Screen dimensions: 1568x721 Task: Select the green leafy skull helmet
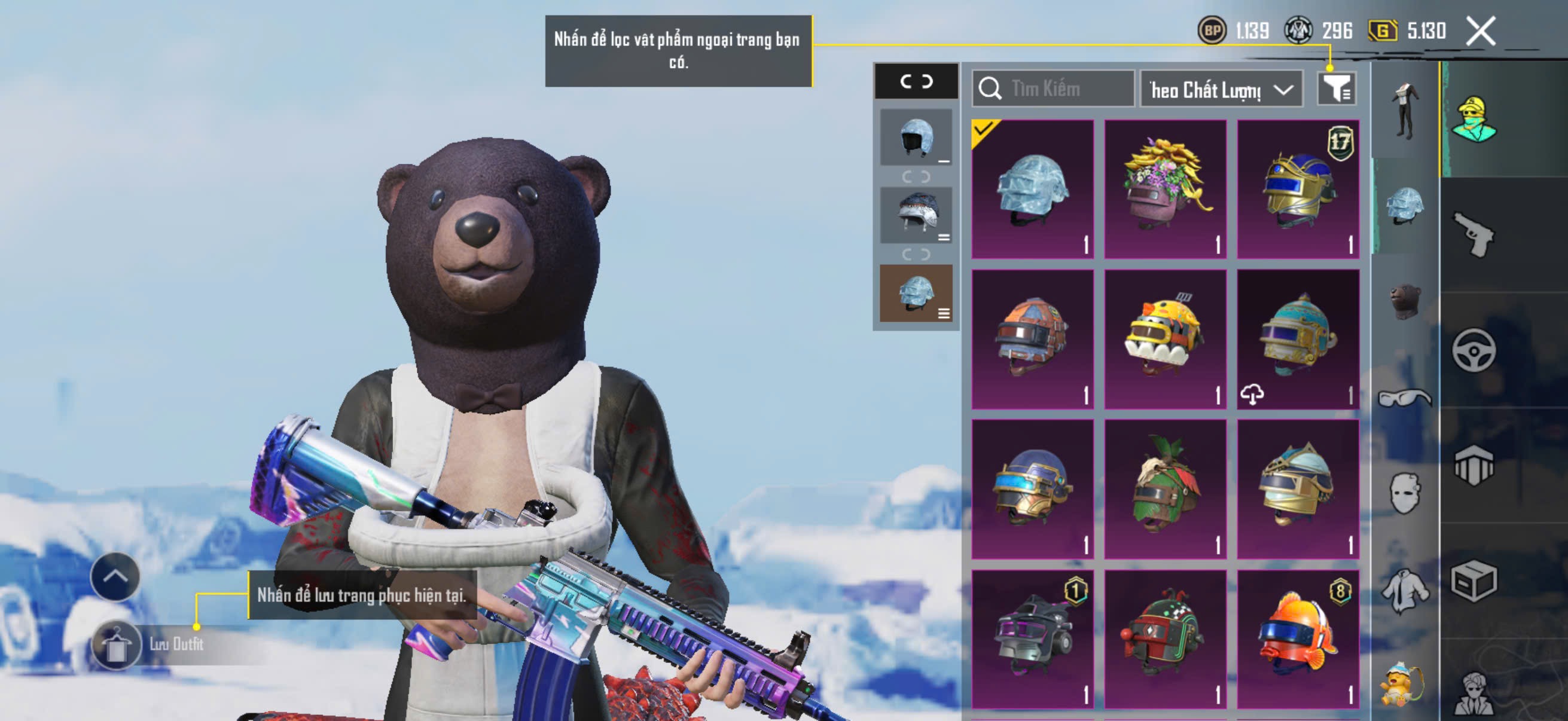(1165, 488)
